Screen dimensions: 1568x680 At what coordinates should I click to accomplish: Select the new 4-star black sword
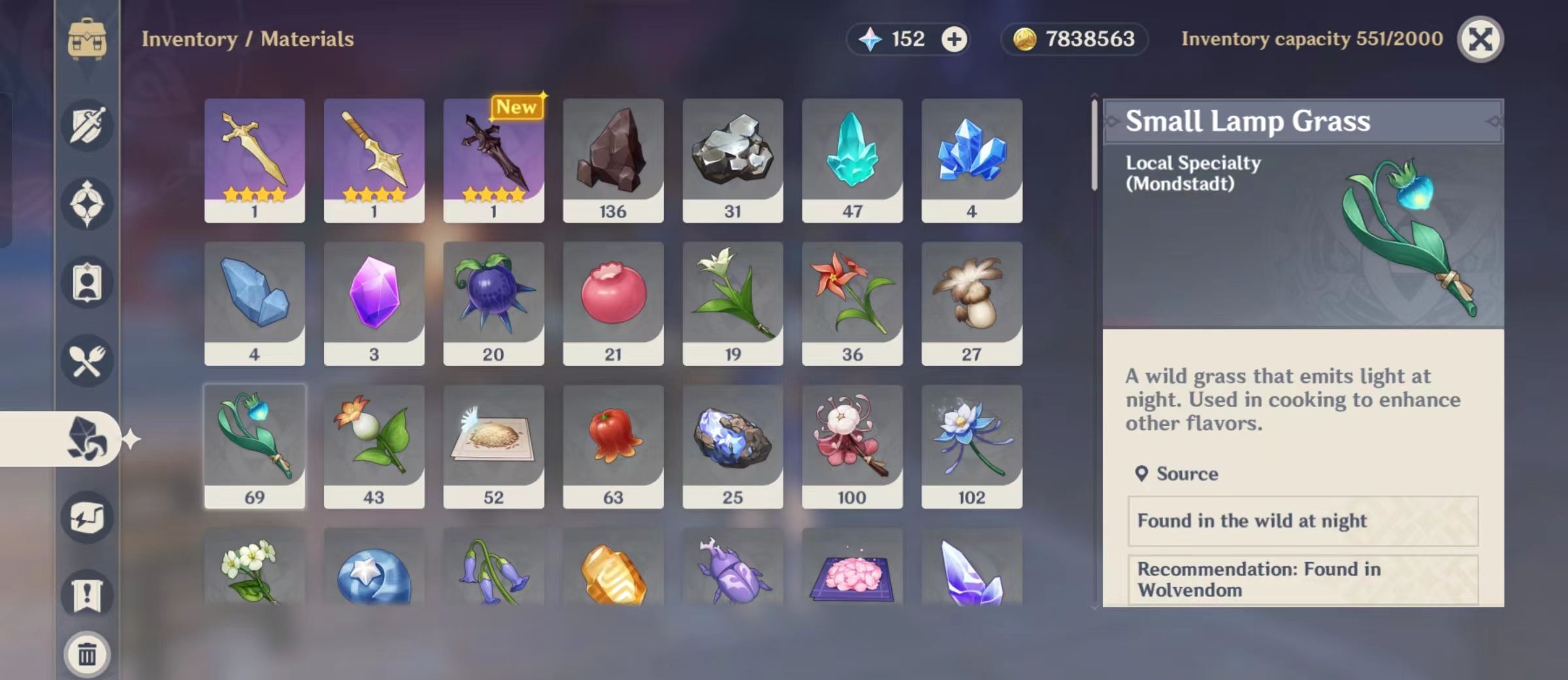tap(493, 159)
